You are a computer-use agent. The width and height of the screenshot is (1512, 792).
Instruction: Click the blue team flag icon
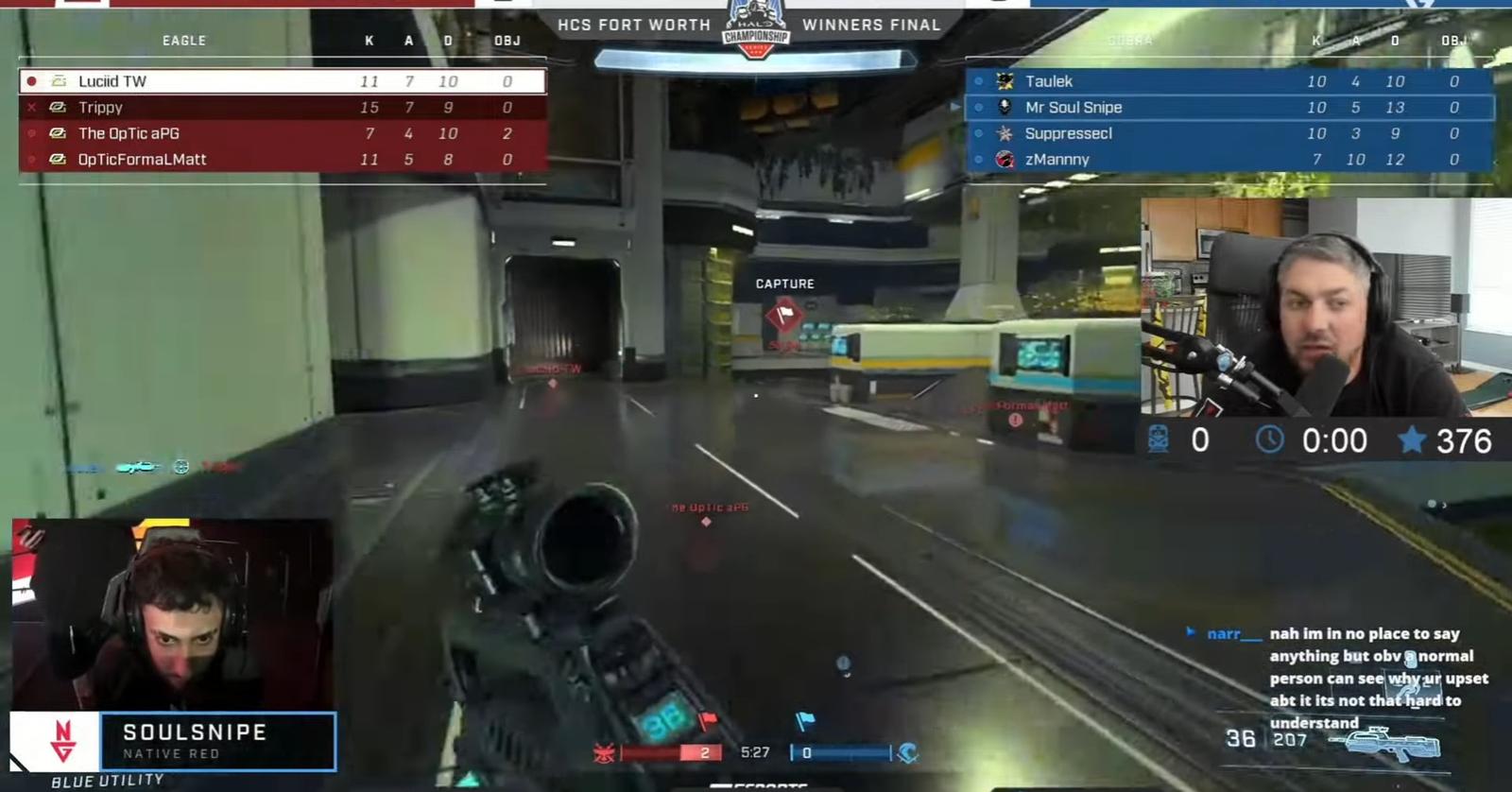point(805,722)
